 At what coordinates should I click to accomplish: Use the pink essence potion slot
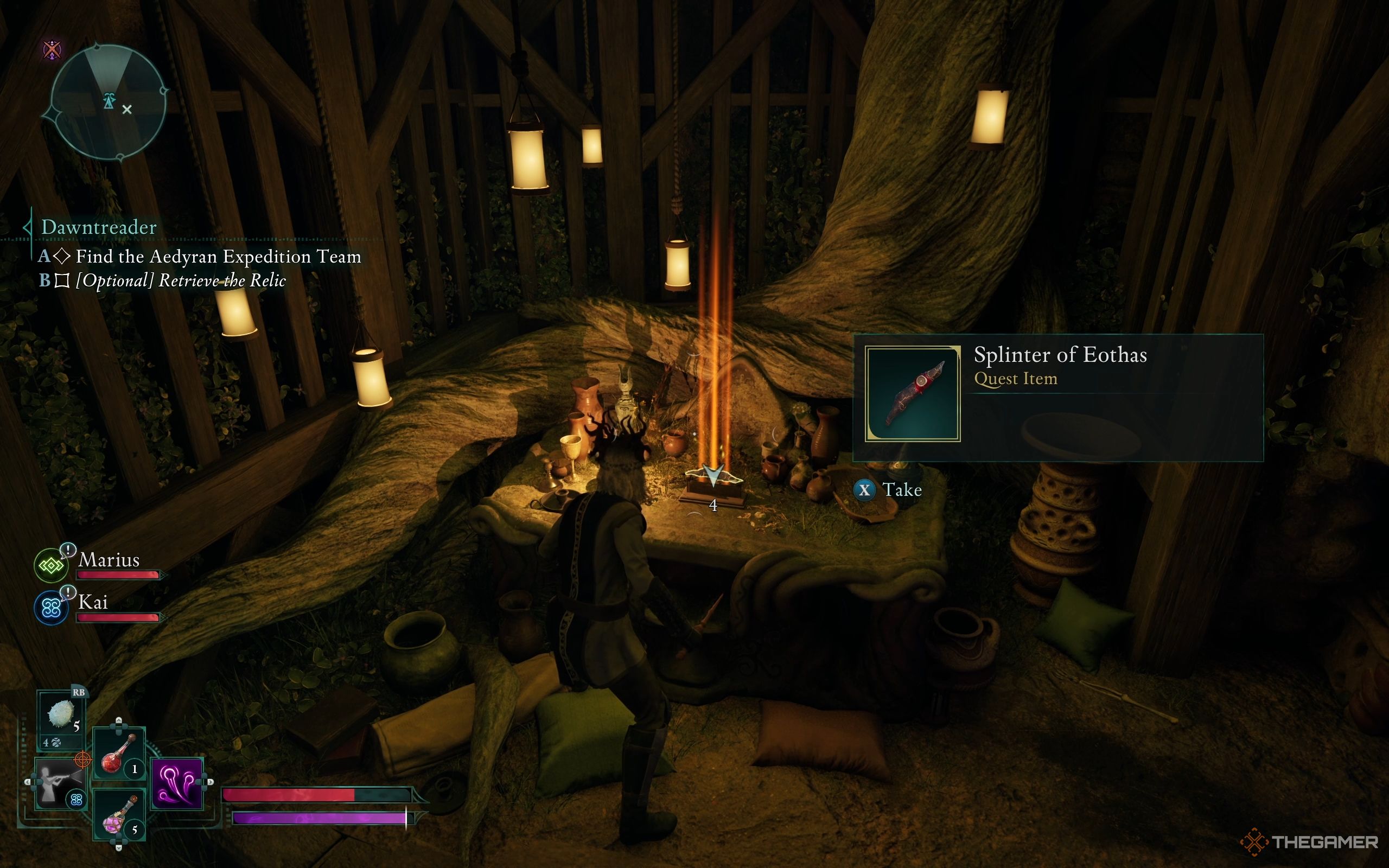[118, 815]
